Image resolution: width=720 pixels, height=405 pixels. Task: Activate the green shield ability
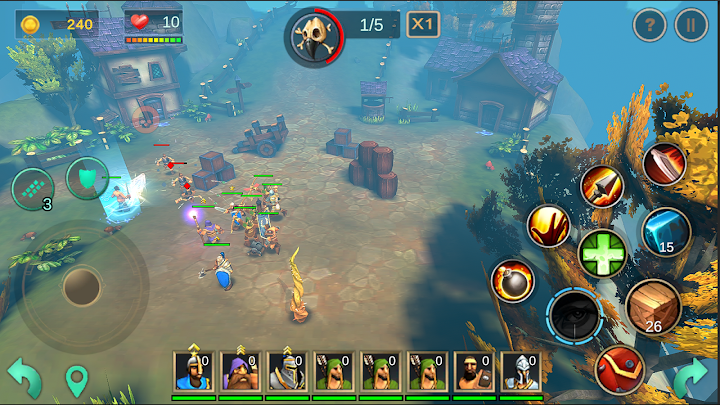[x=87, y=180]
